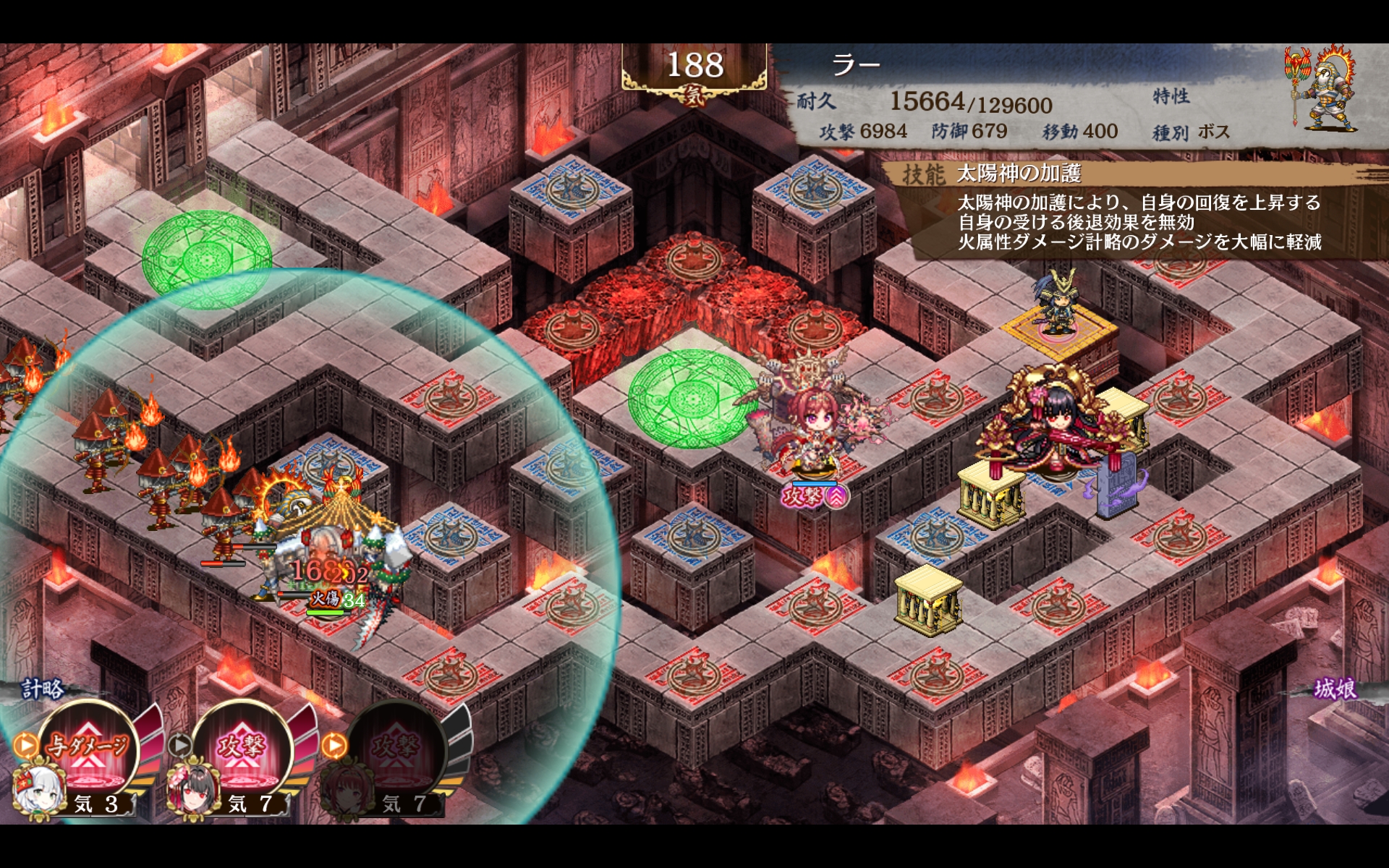1389x868 pixels.
Task: Click the 計略 panel label
Action: pyautogui.click(x=42, y=688)
